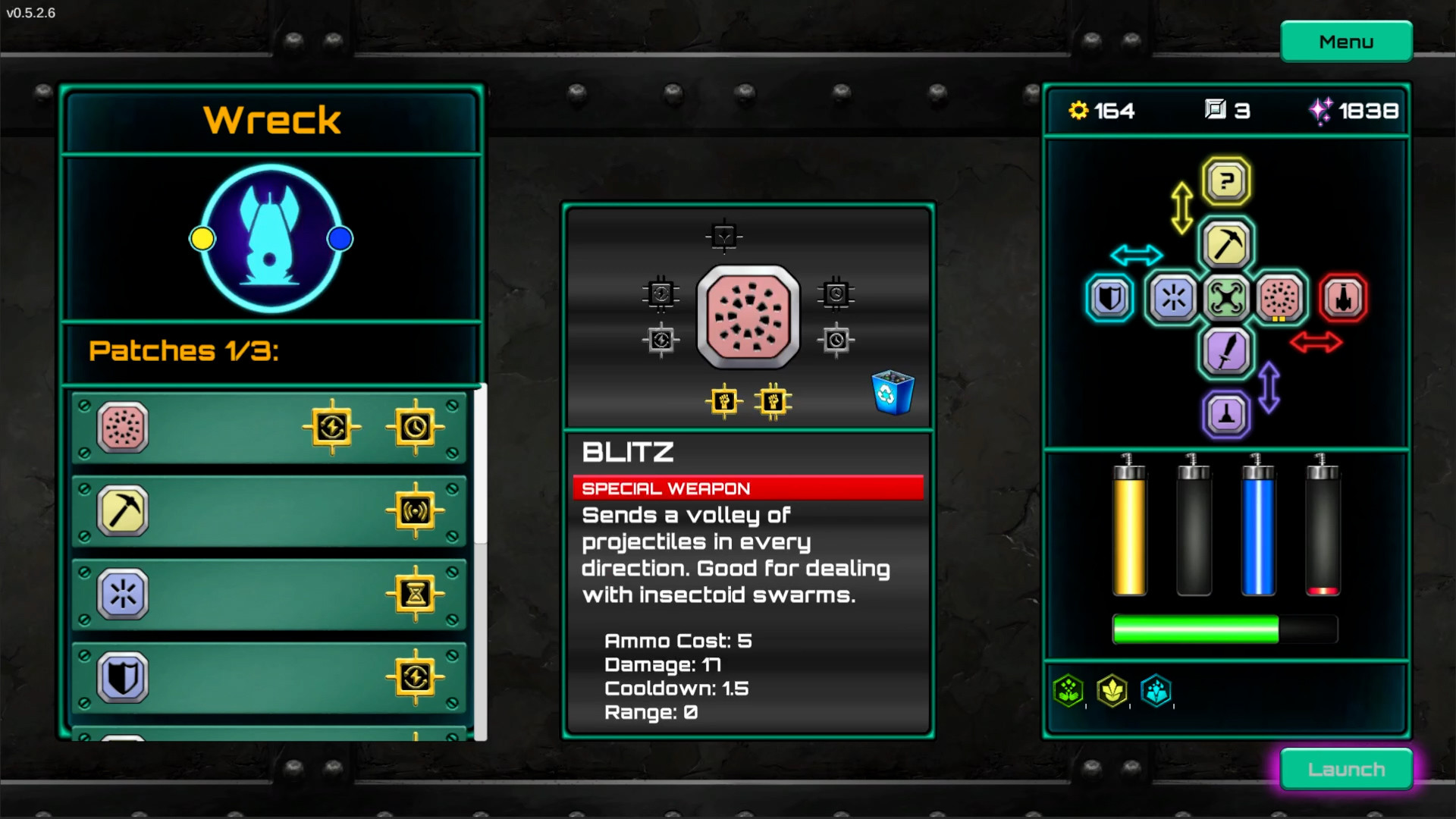Click the yellow dot beside the Wreck portrait
The width and height of the screenshot is (1456, 819).
click(201, 237)
